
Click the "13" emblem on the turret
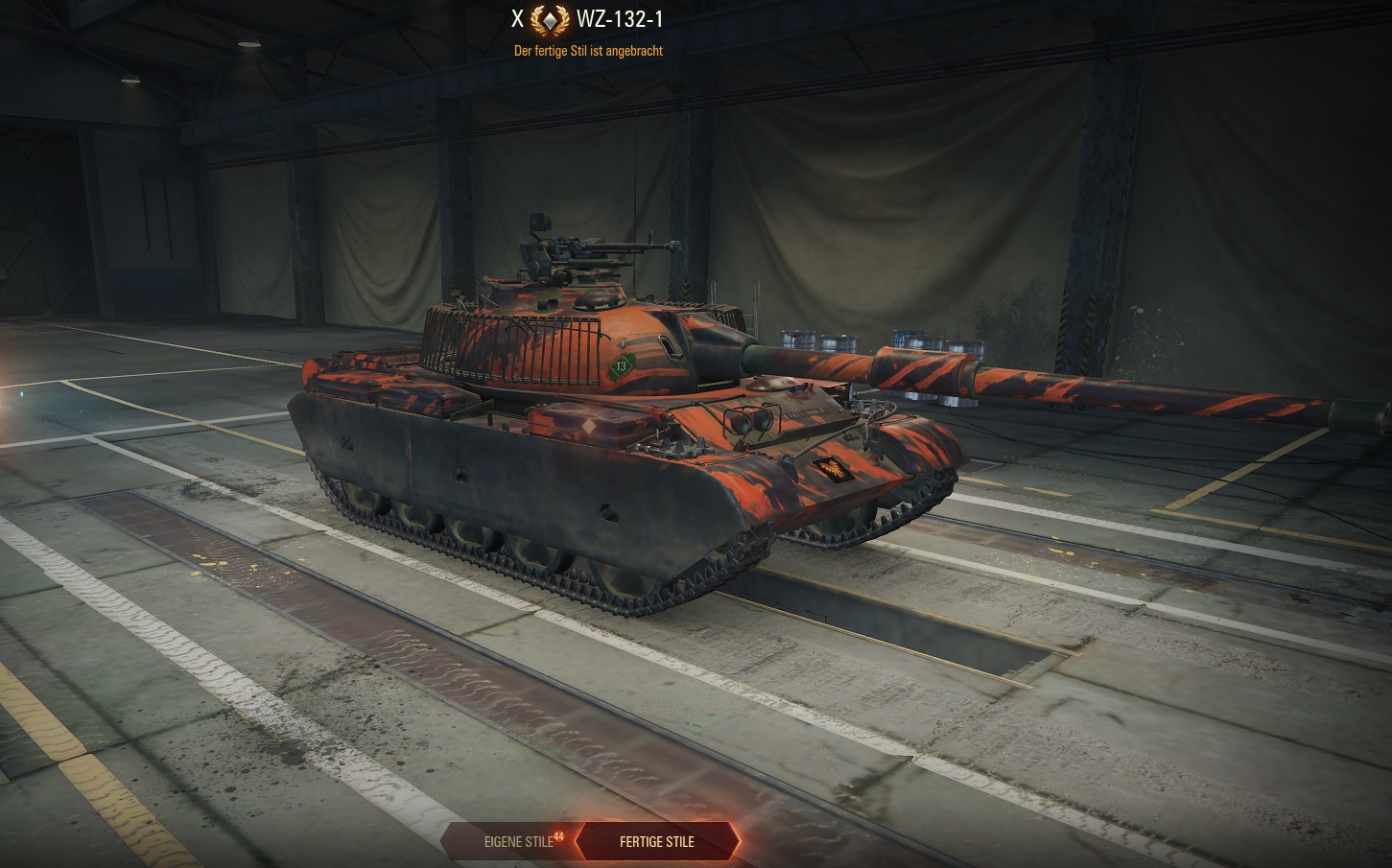click(623, 365)
